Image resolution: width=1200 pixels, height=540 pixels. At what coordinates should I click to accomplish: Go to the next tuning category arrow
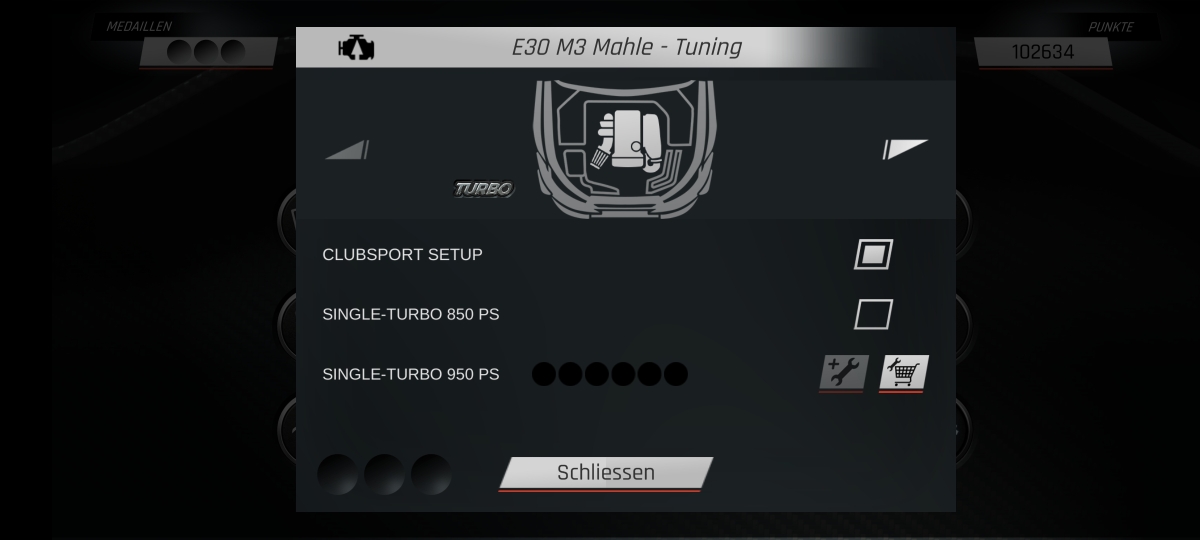[905, 149]
